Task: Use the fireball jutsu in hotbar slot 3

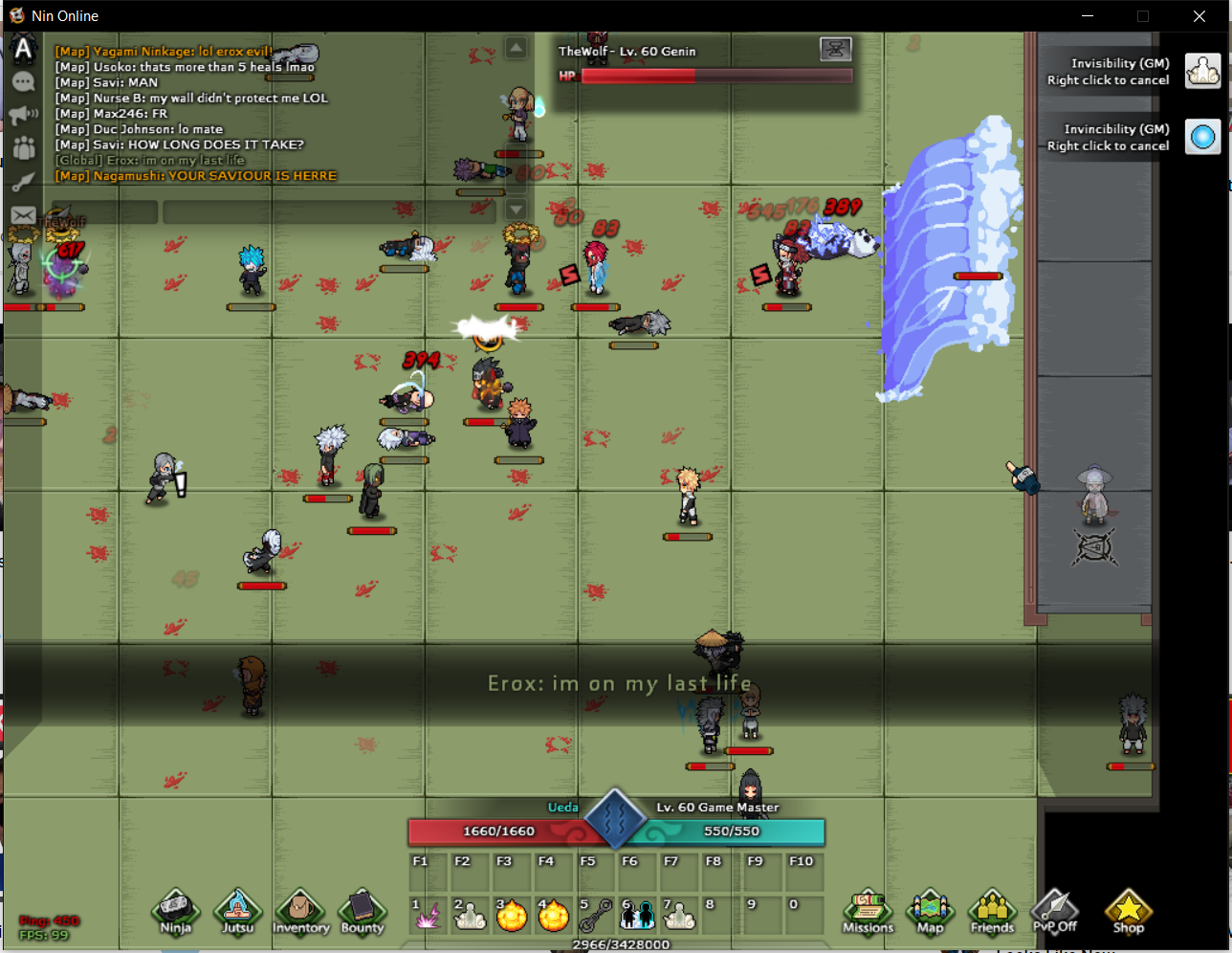Action: point(512,916)
